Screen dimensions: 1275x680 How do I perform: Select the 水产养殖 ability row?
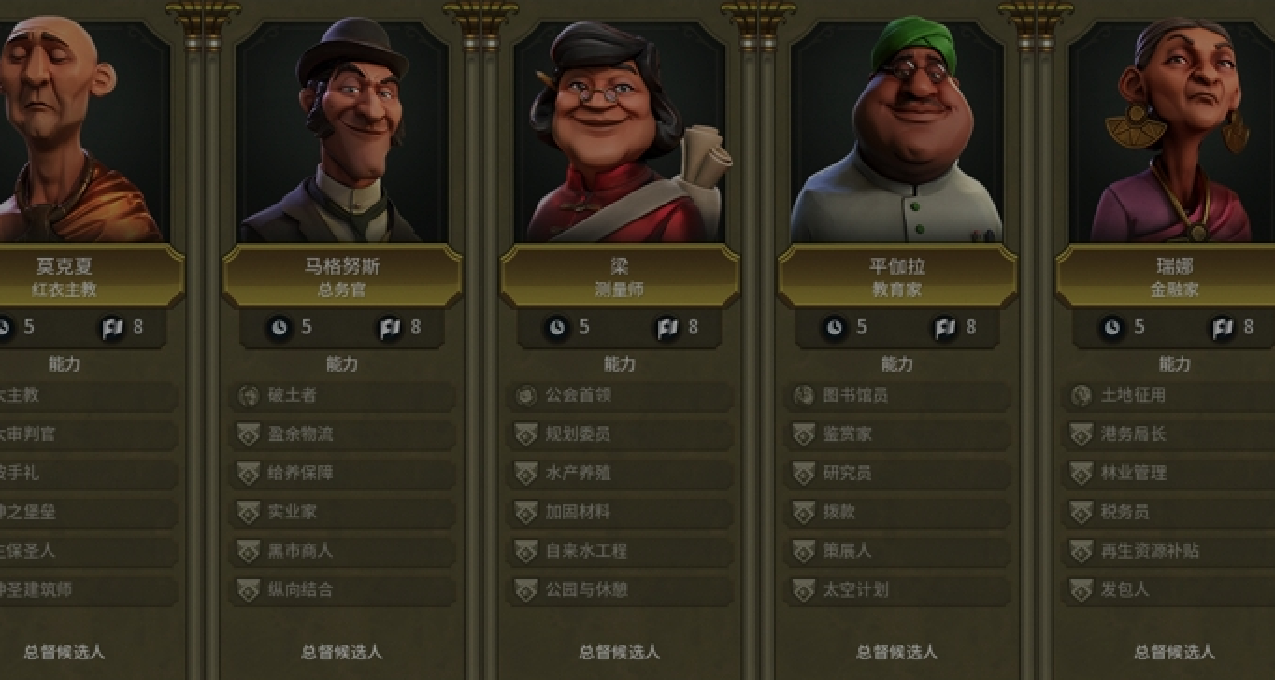tap(619, 473)
